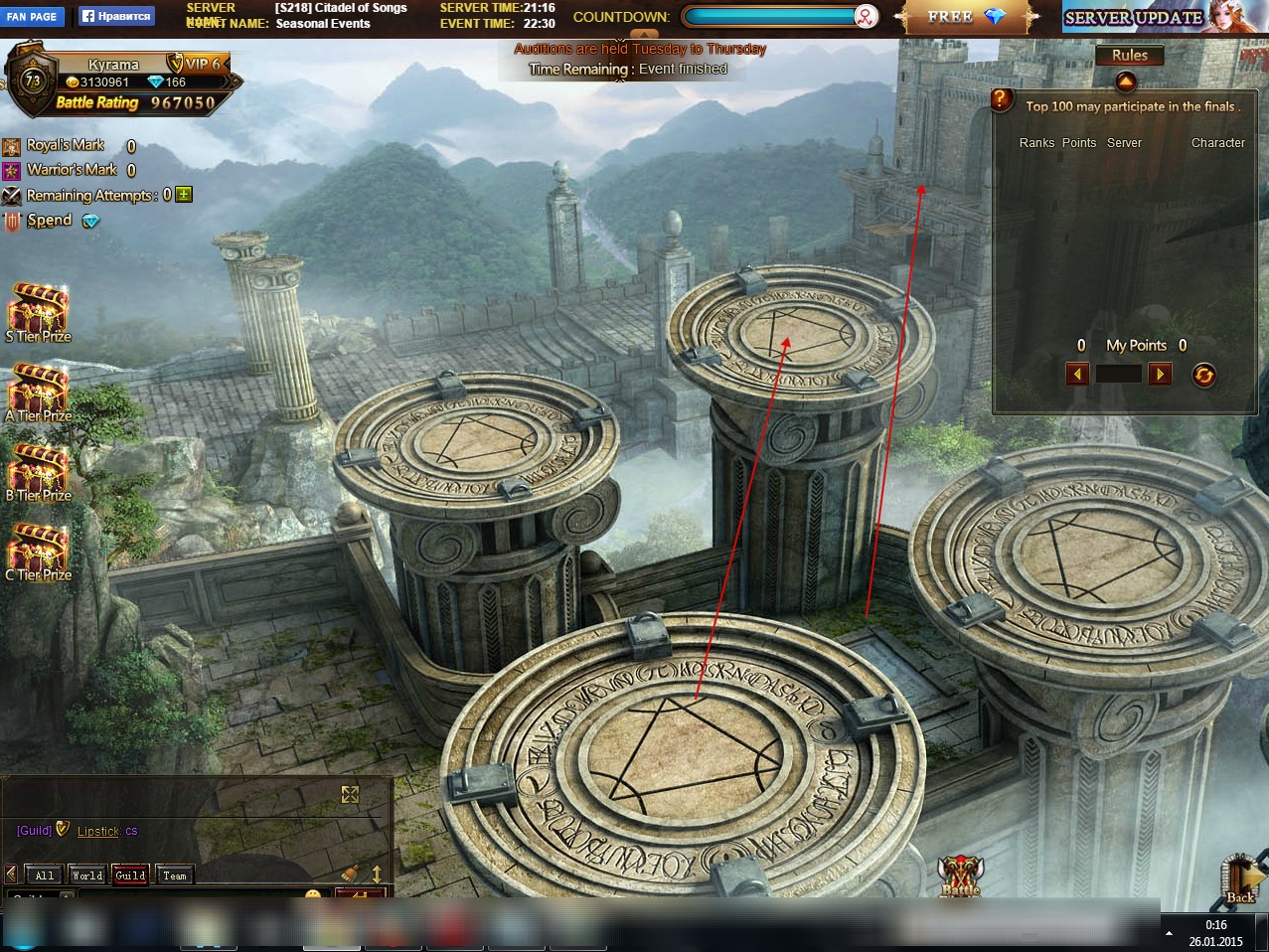Add more Remaining Attempts with the plus button

[184, 195]
